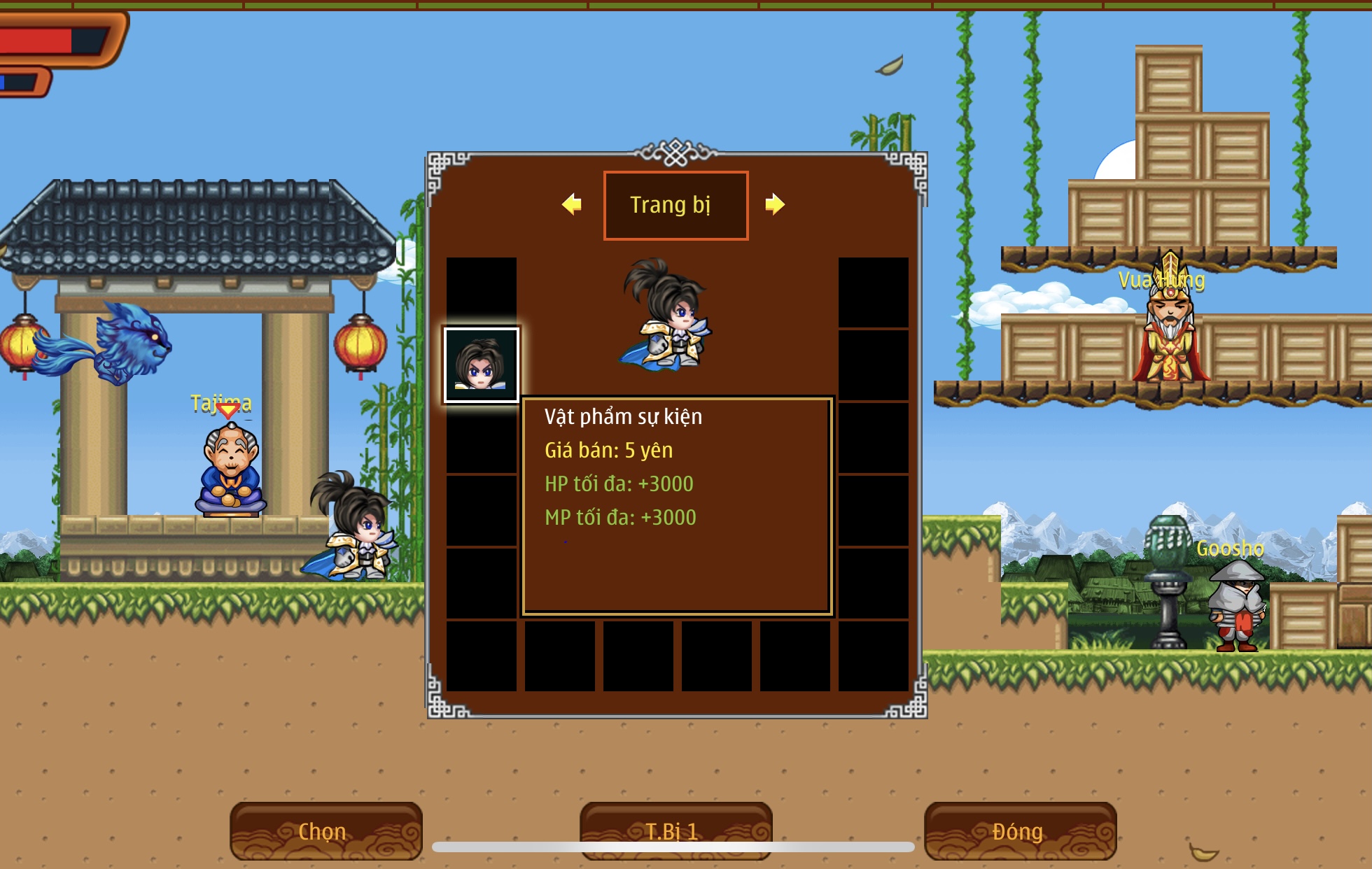This screenshot has height=869, width=1372.
Task: Select the equipped character face item slot
Action: pyautogui.click(x=481, y=365)
